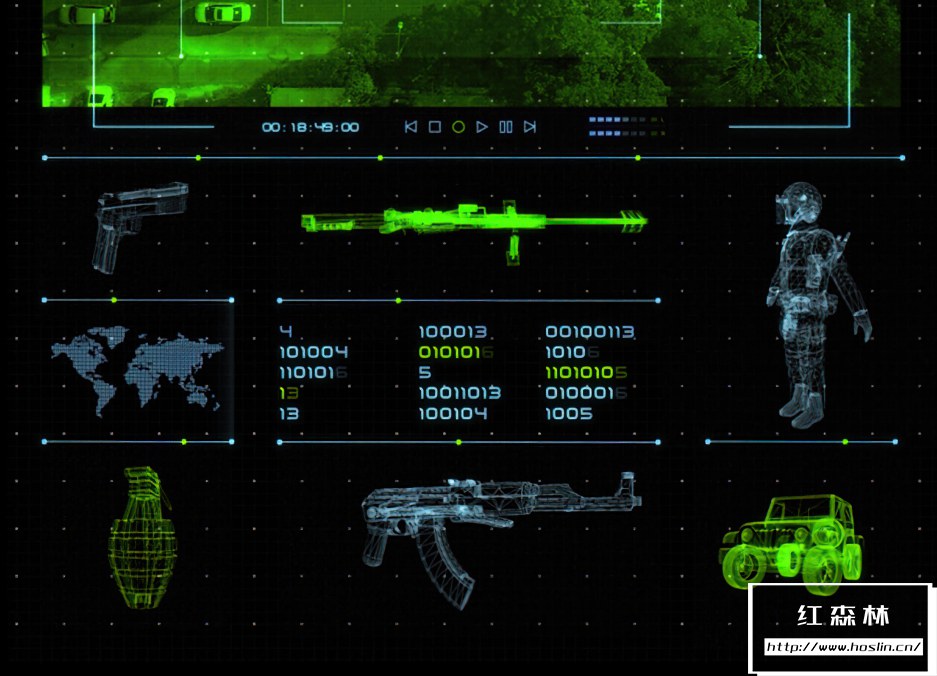This screenshot has width=937, height=676.
Task: Stop the surveillance feed playback
Action: 434,127
